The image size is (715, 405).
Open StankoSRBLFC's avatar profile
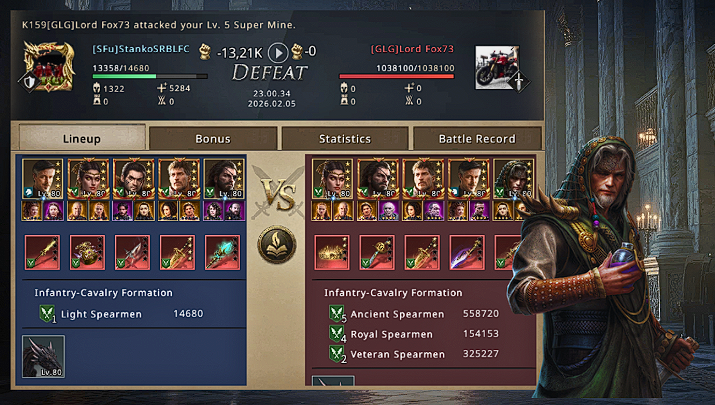click(47, 66)
